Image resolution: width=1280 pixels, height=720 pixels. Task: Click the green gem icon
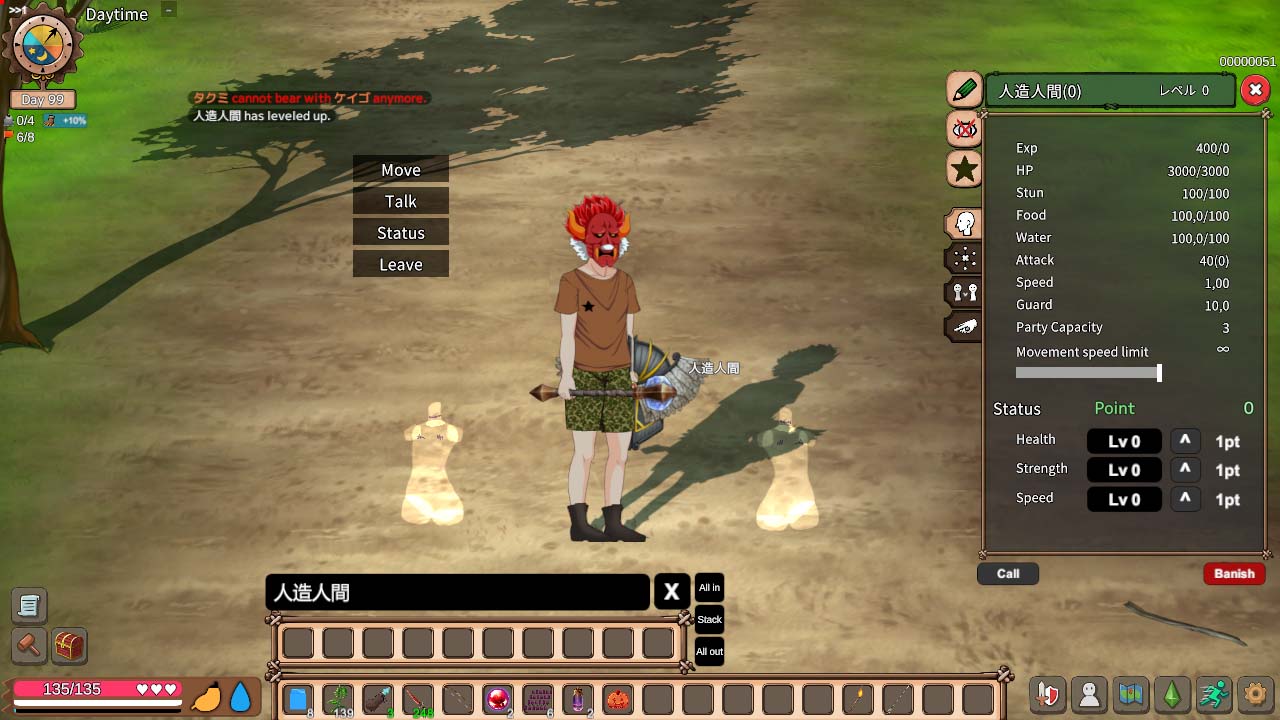[x=1172, y=694]
